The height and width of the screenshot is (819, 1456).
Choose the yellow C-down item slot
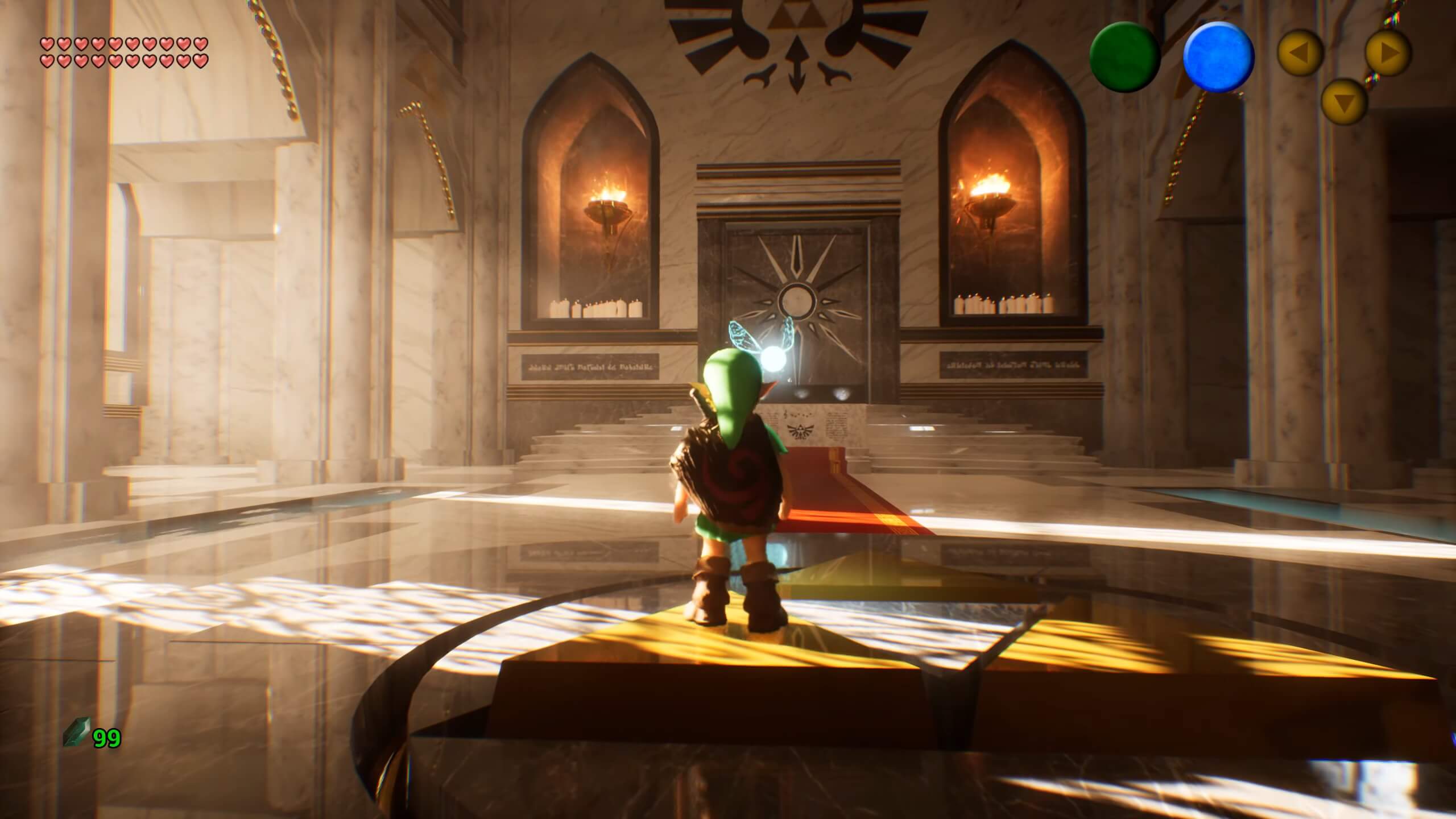(x=1344, y=102)
